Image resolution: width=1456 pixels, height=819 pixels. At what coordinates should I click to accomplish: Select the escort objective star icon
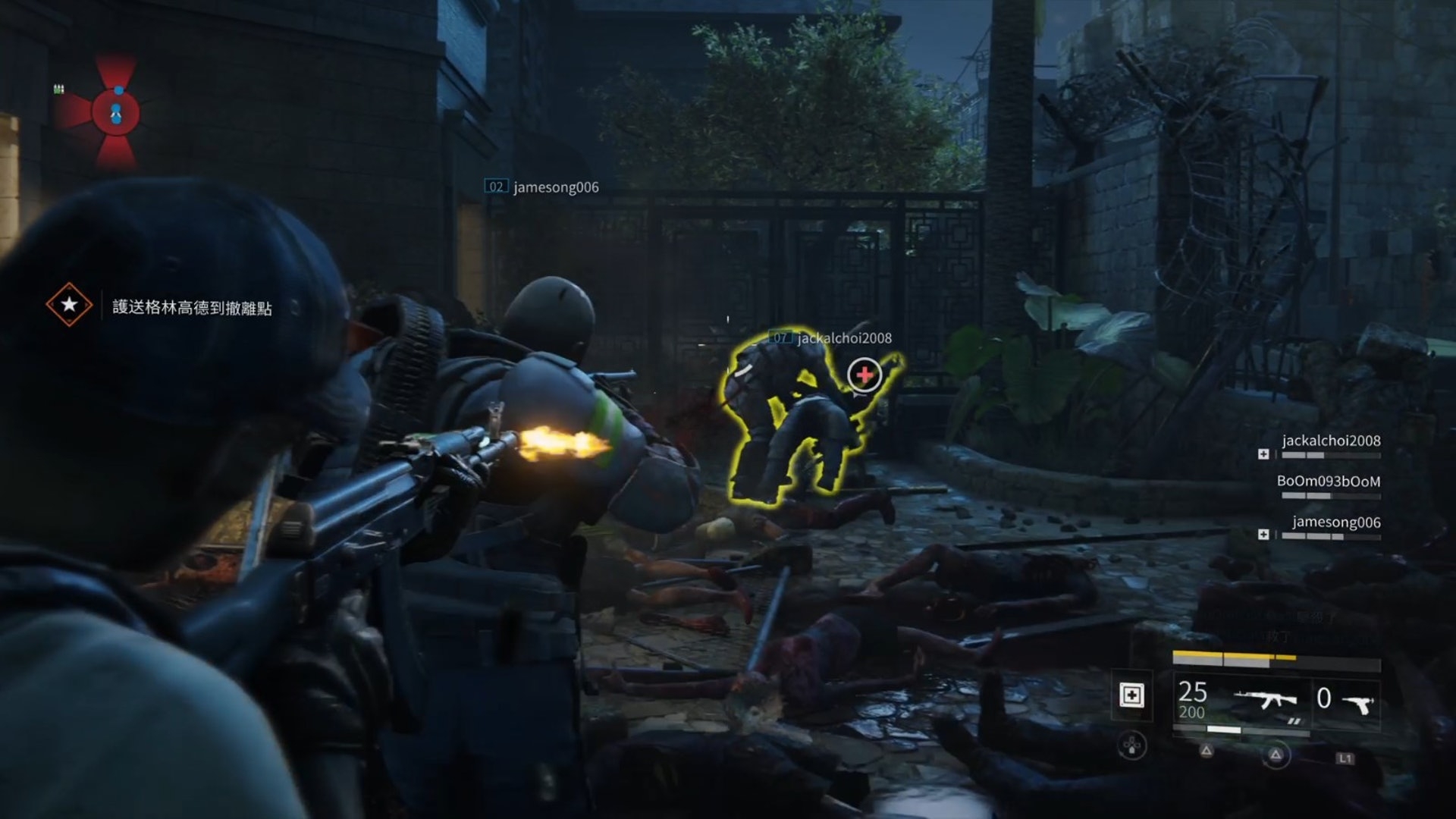coord(69,305)
